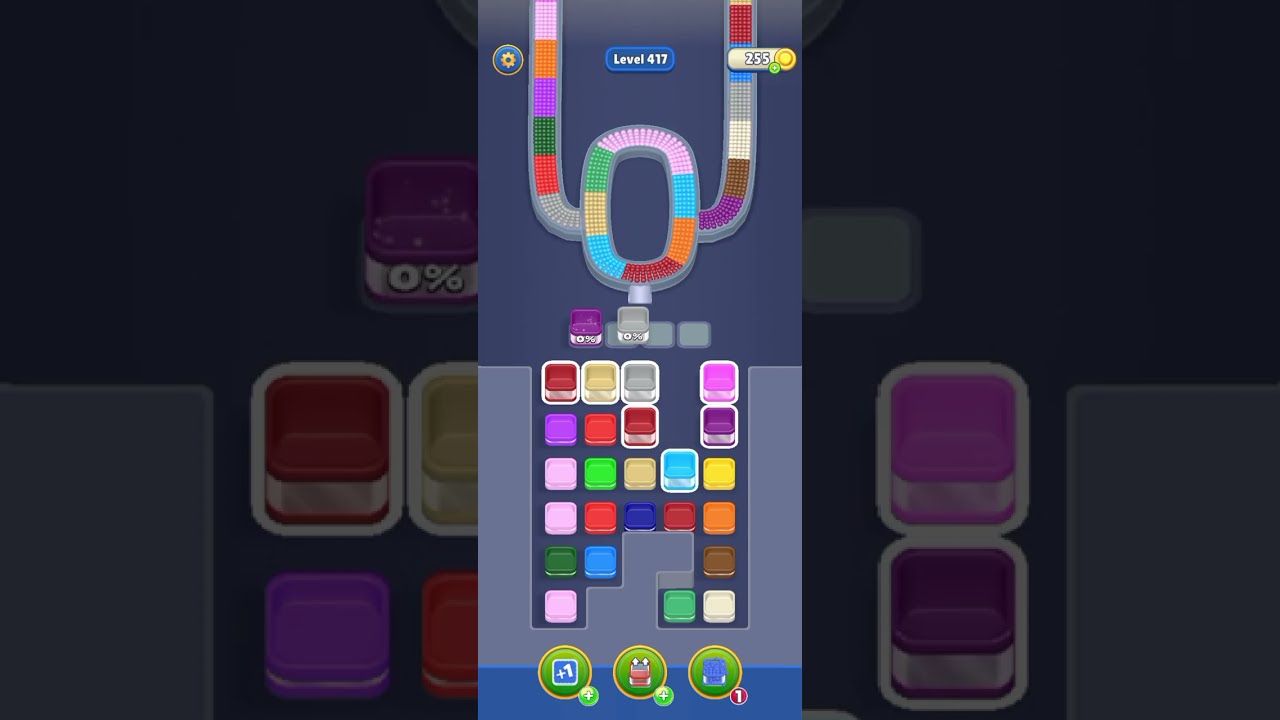Tap the purple 0% box in the tray
The height and width of the screenshot is (720, 1280).
584,328
